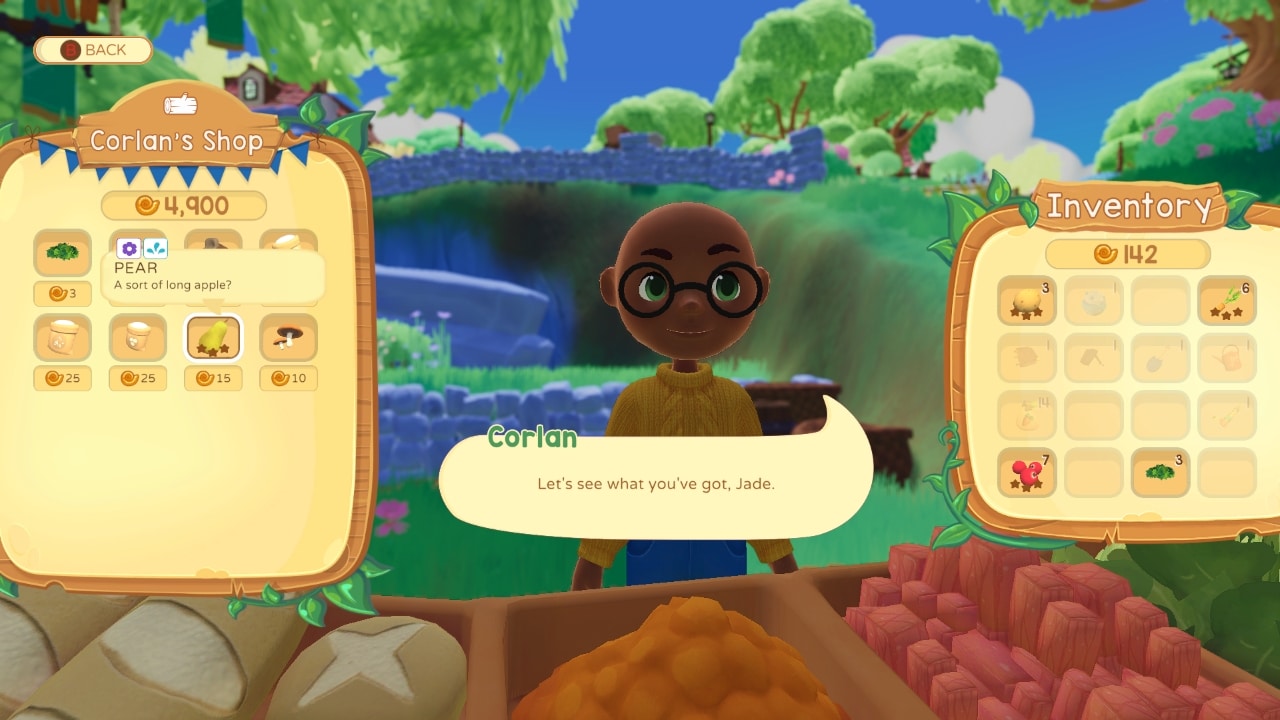Choose the mushroom priced at 10
Viewport: 1280px width, 720px height.
coord(288,338)
